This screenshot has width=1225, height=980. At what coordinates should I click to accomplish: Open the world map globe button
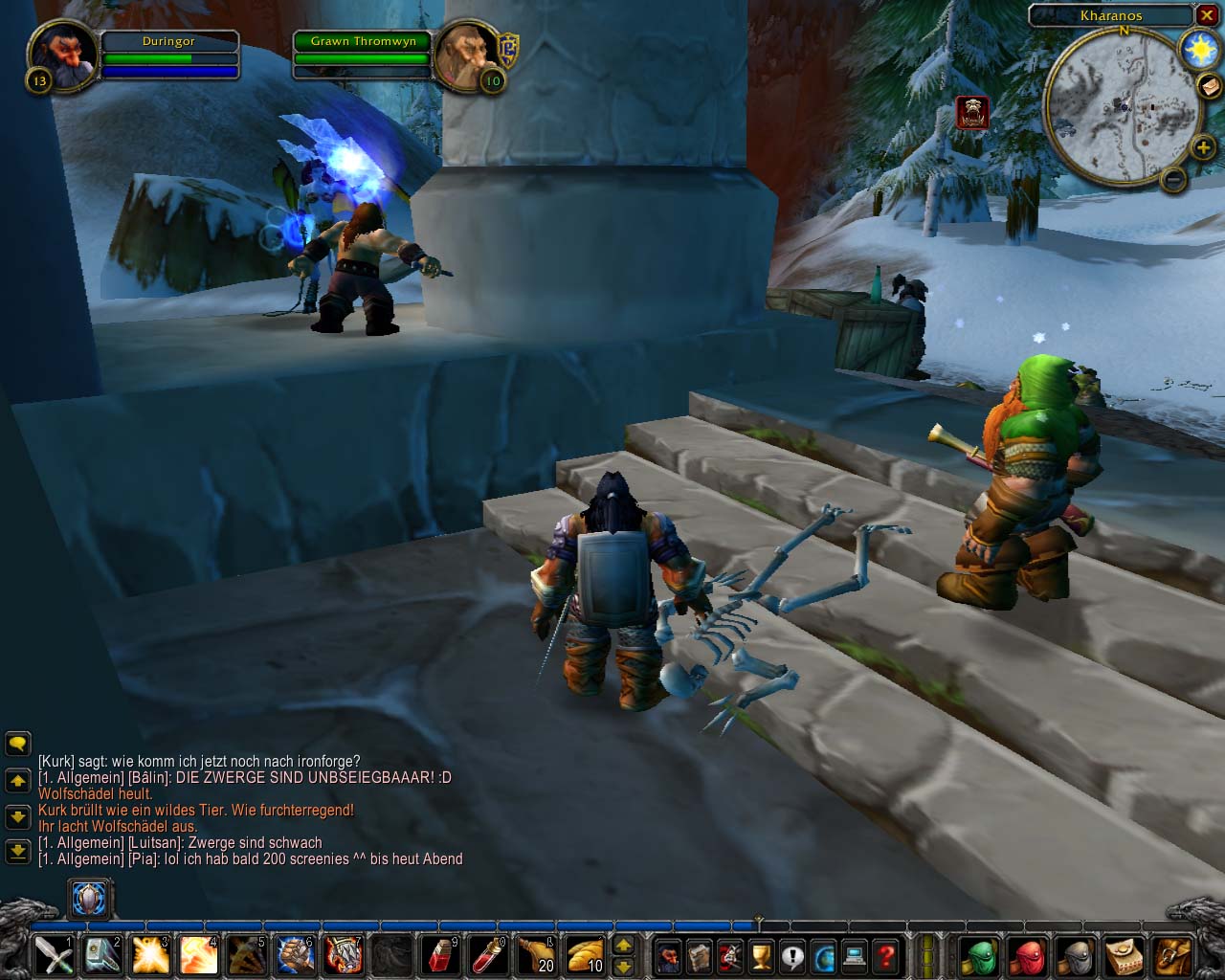pos(824,955)
